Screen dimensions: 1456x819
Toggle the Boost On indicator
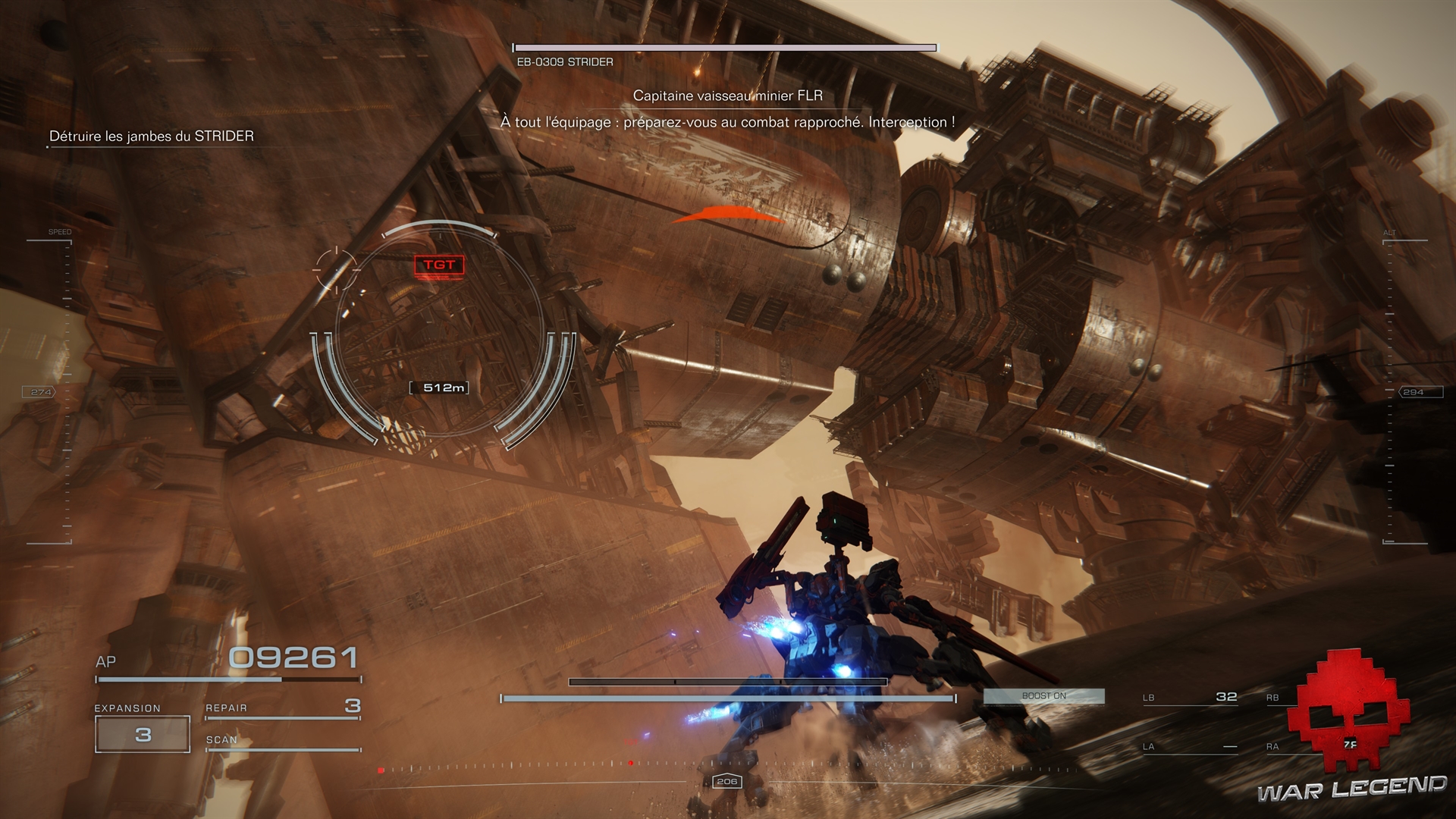1043,695
